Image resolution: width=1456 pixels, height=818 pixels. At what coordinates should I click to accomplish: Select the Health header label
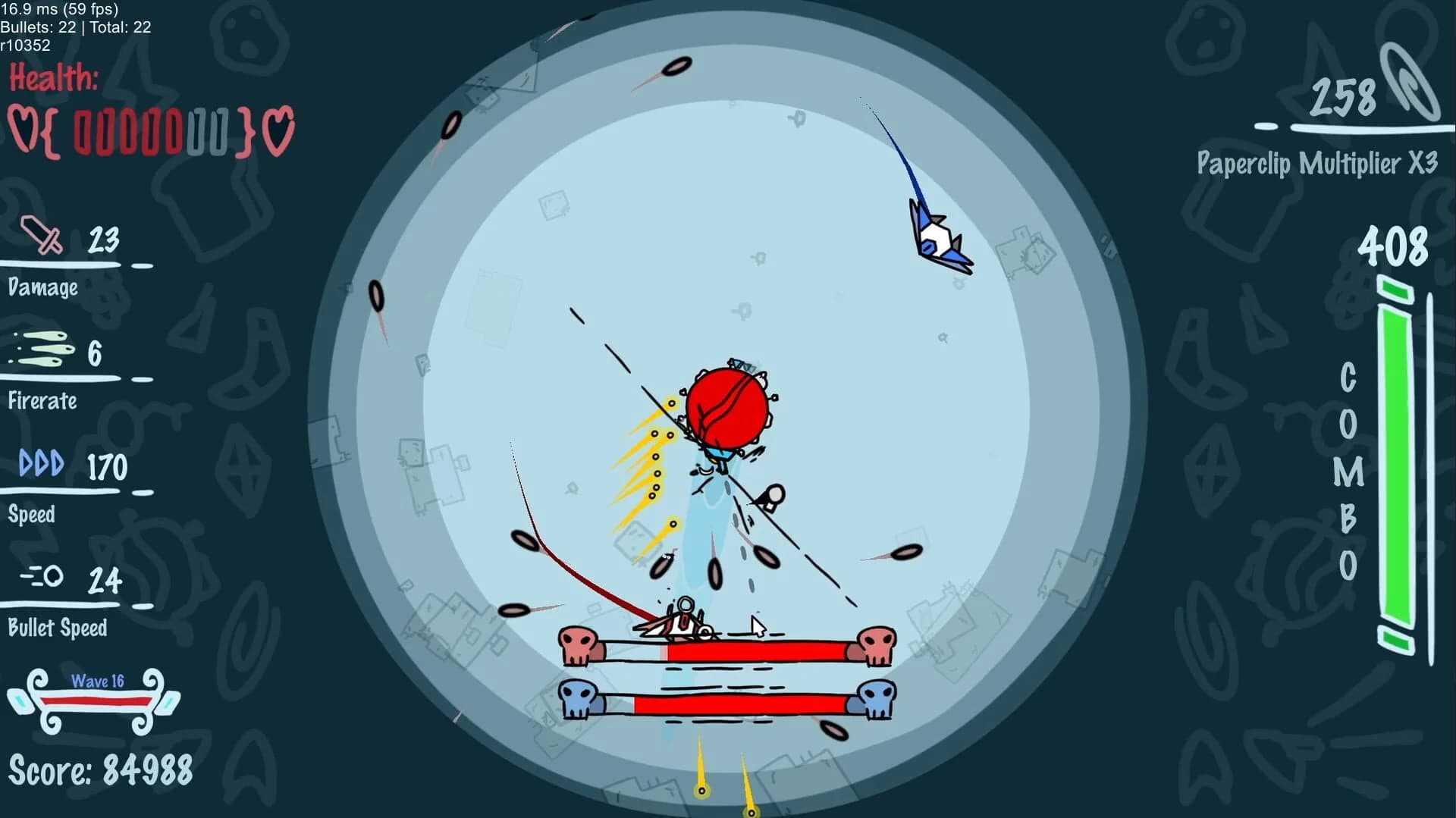tap(55, 78)
